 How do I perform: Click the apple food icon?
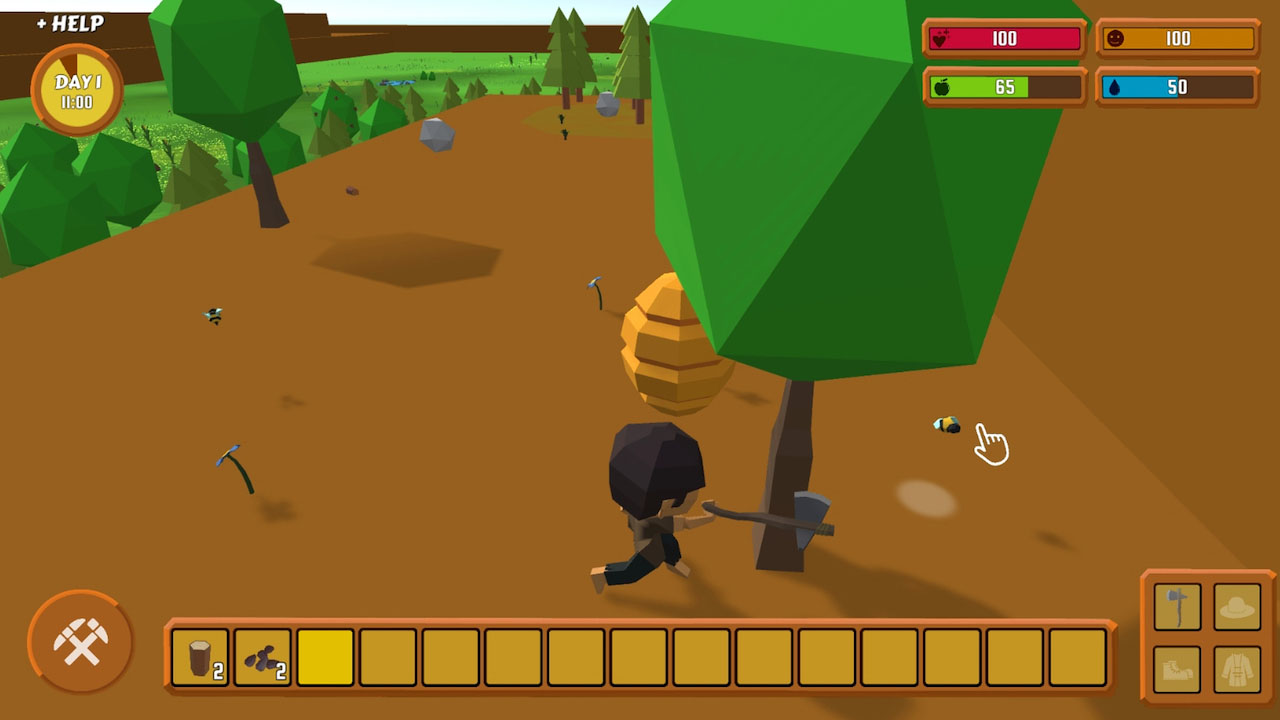943,87
